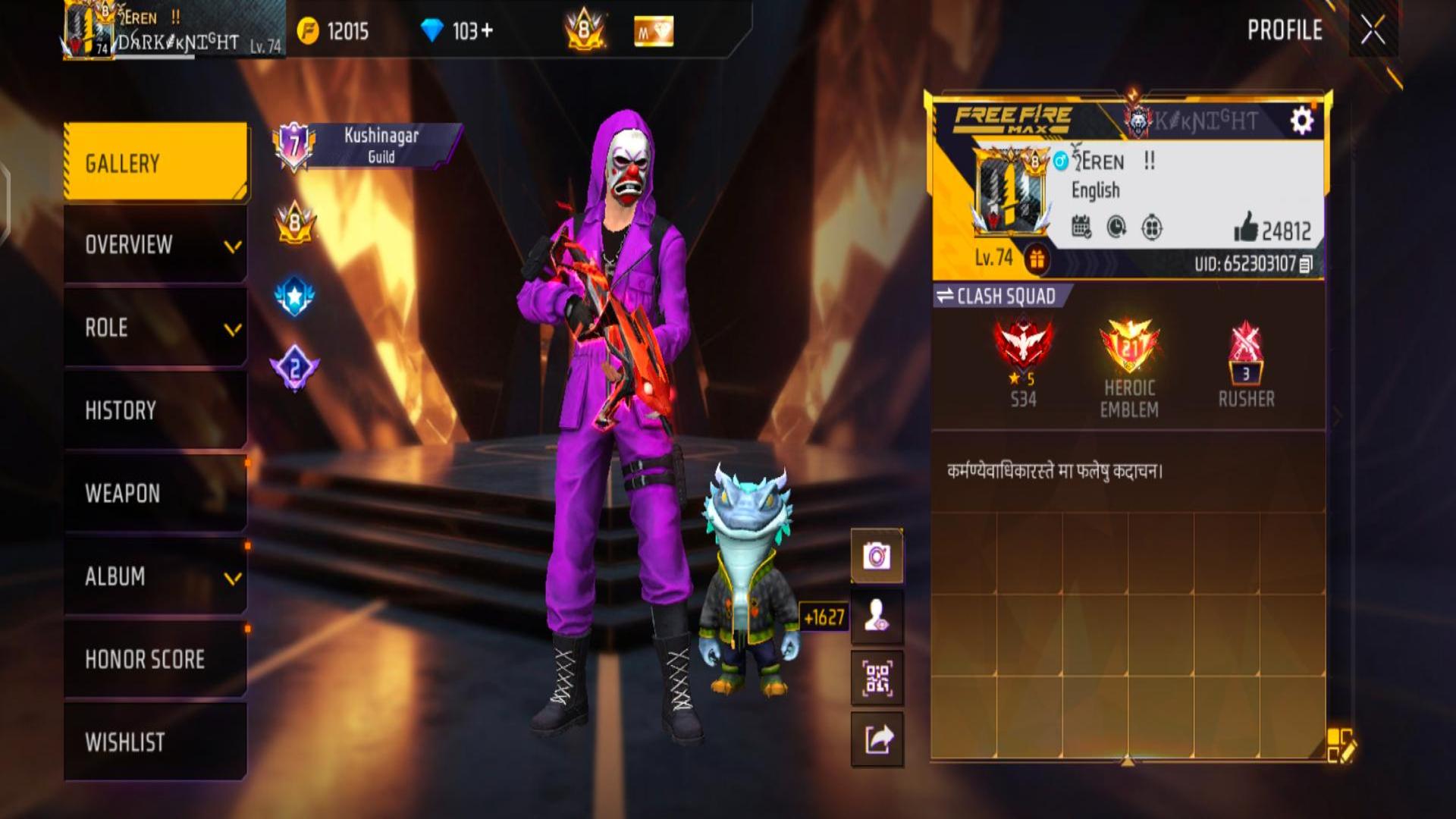Switch to the History tab
This screenshot has width=1456, height=819.
click(x=155, y=410)
